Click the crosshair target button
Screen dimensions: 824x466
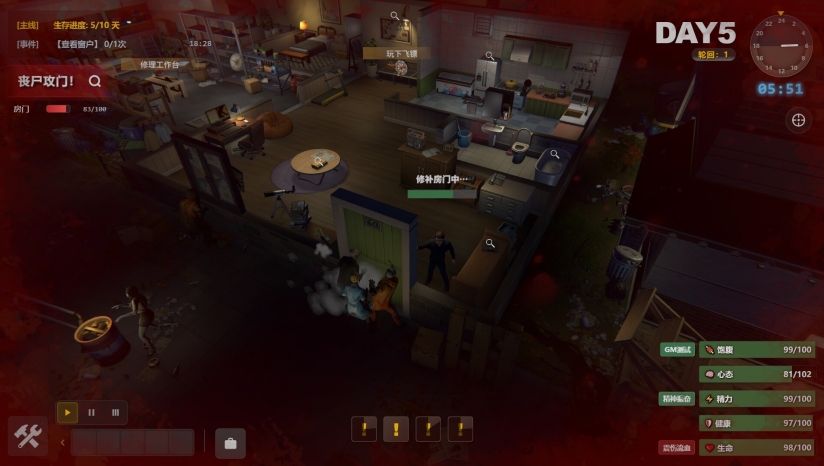(x=799, y=120)
